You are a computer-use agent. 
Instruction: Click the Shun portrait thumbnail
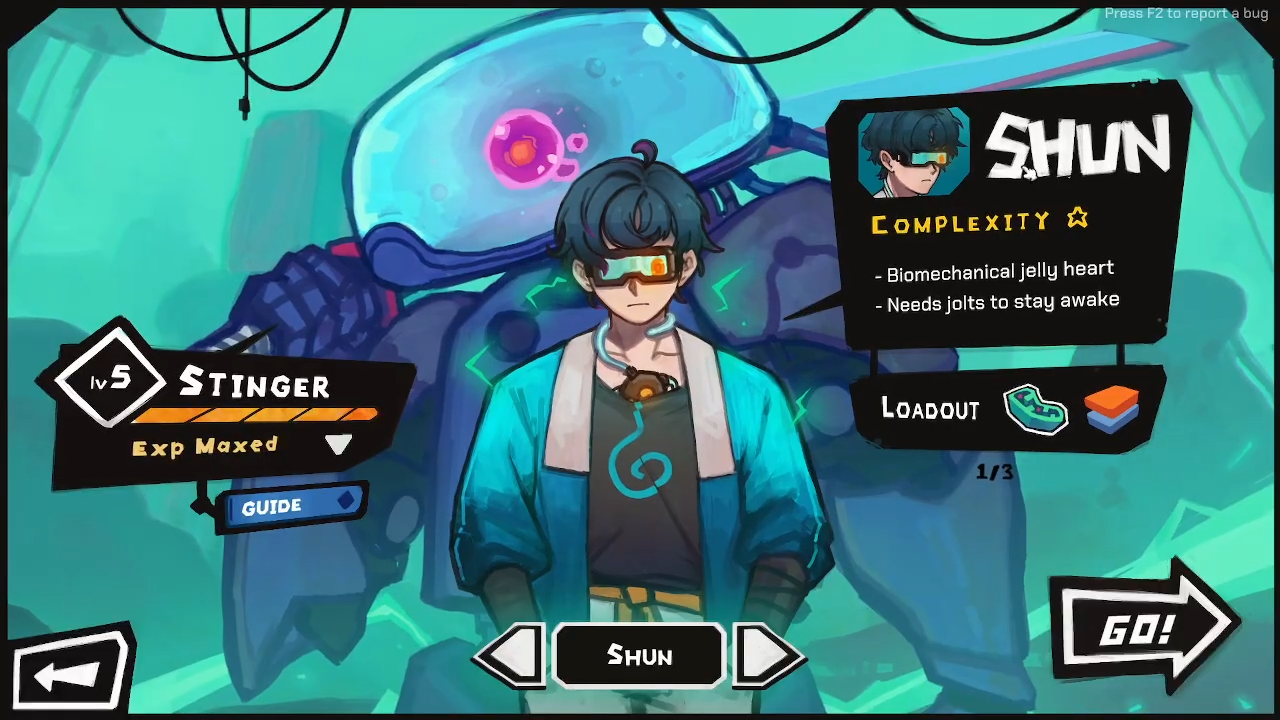click(x=913, y=152)
